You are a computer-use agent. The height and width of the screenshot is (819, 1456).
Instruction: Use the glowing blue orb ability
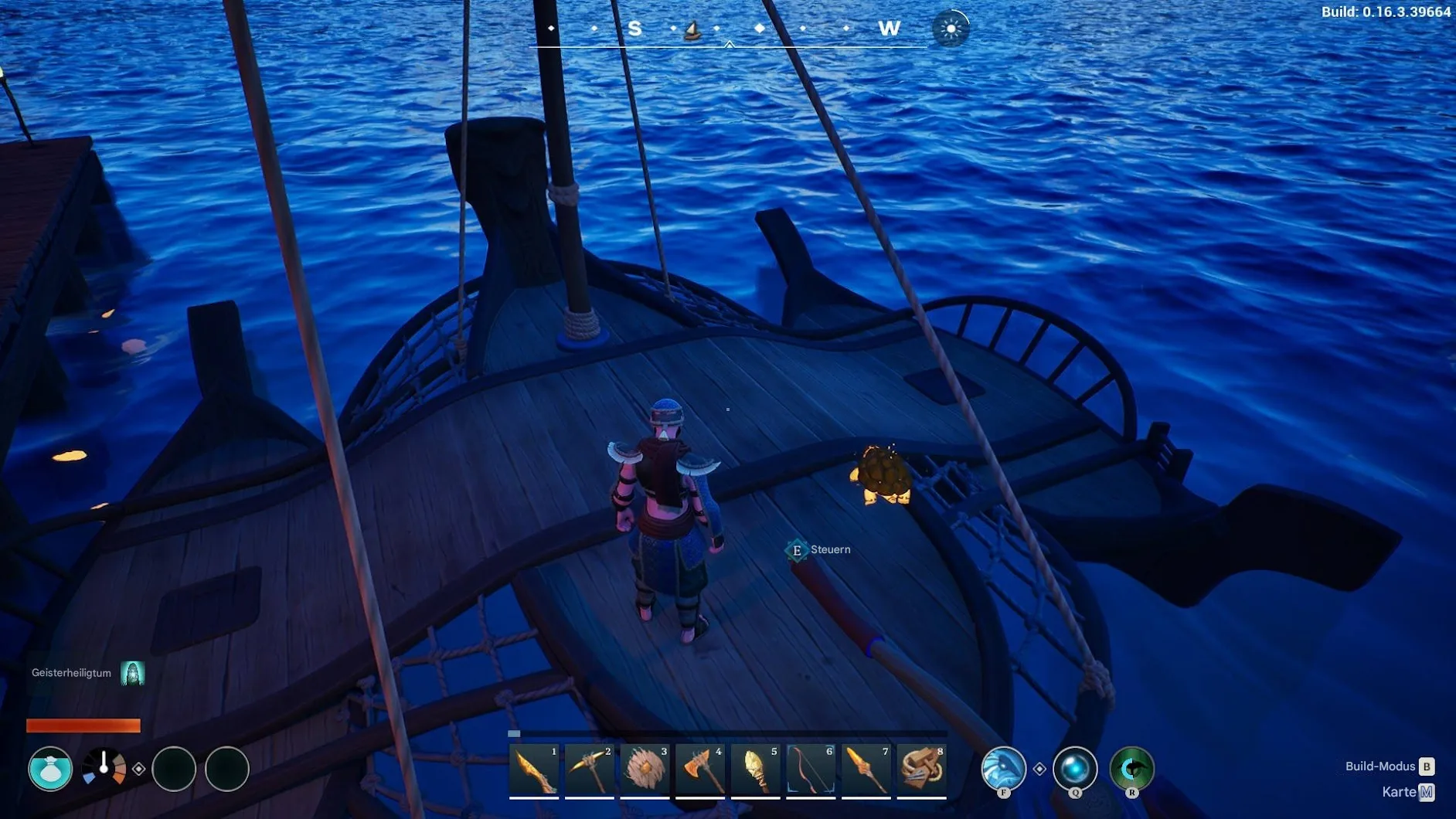click(x=1075, y=769)
